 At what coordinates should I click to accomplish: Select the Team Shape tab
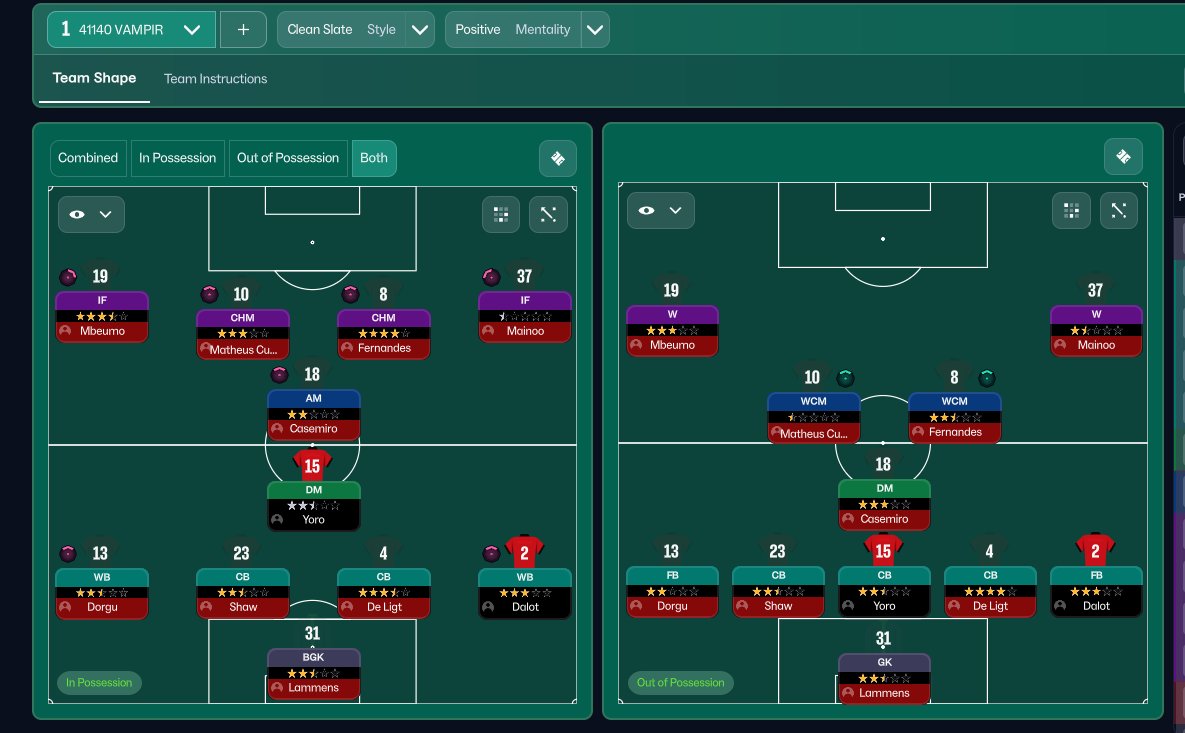coord(94,78)
